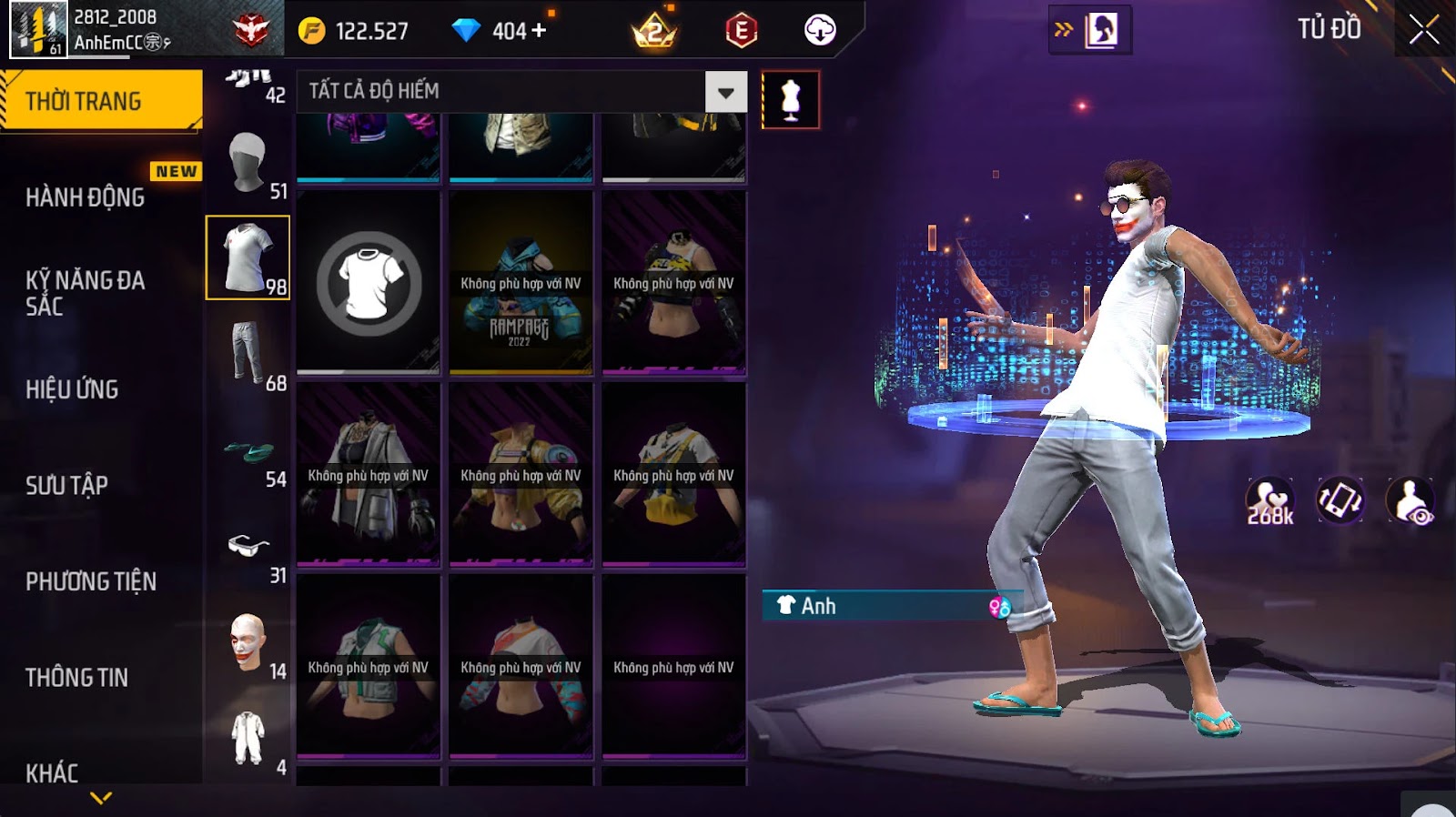This screenshot has width=1456, height=817.
Task: Click the mannequin preview button
Action: [x=790, y=100]
